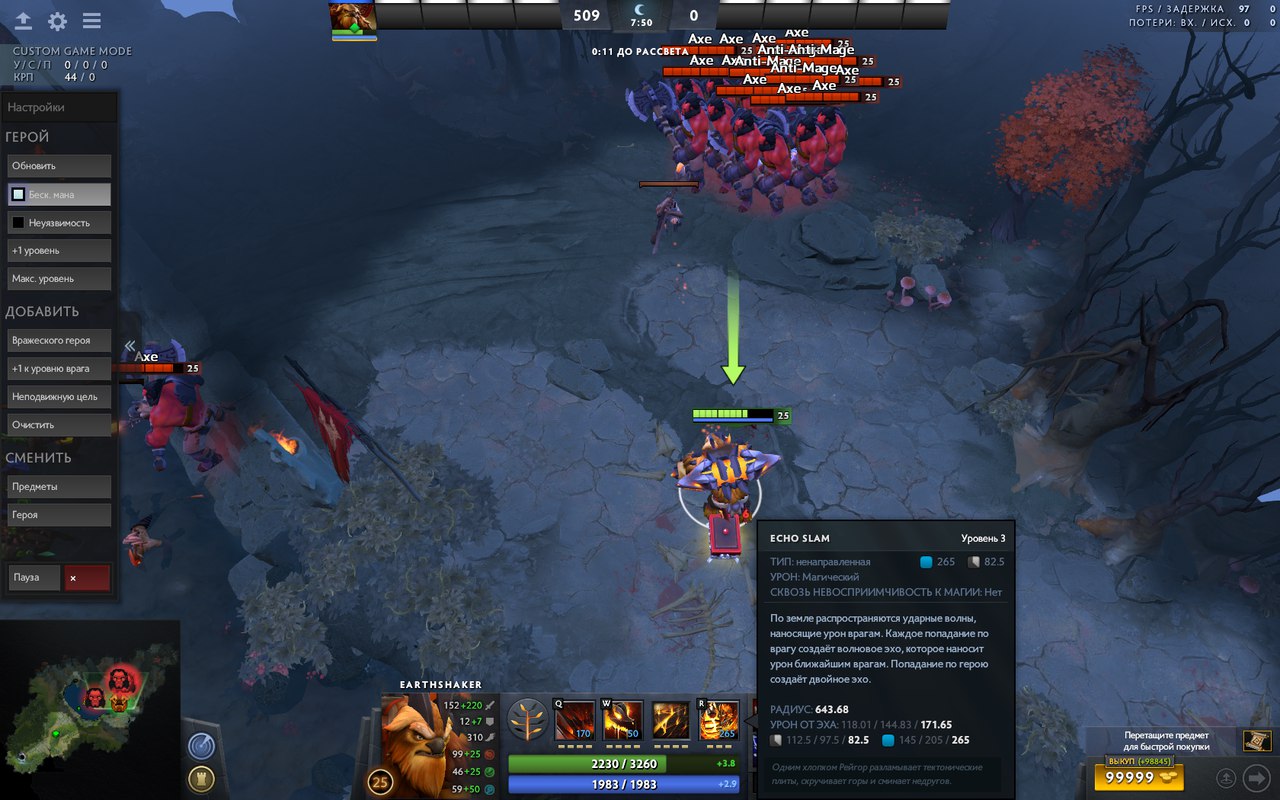This screenshot has height=800, width=1280.
Task: Click the "Пауза" button
Action: pos(34,577)
